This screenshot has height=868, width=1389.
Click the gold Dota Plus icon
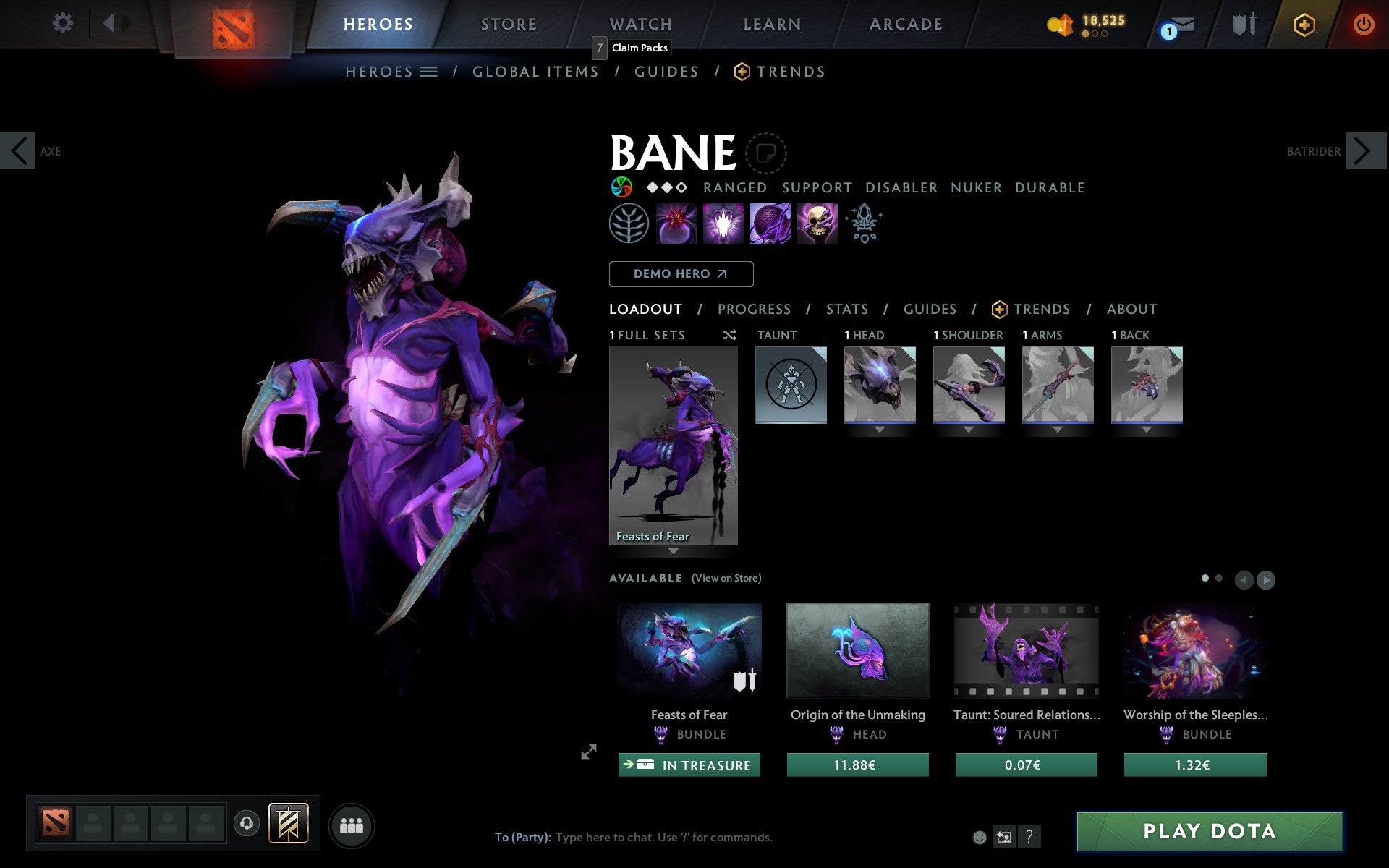click(x=1302, y=24)
